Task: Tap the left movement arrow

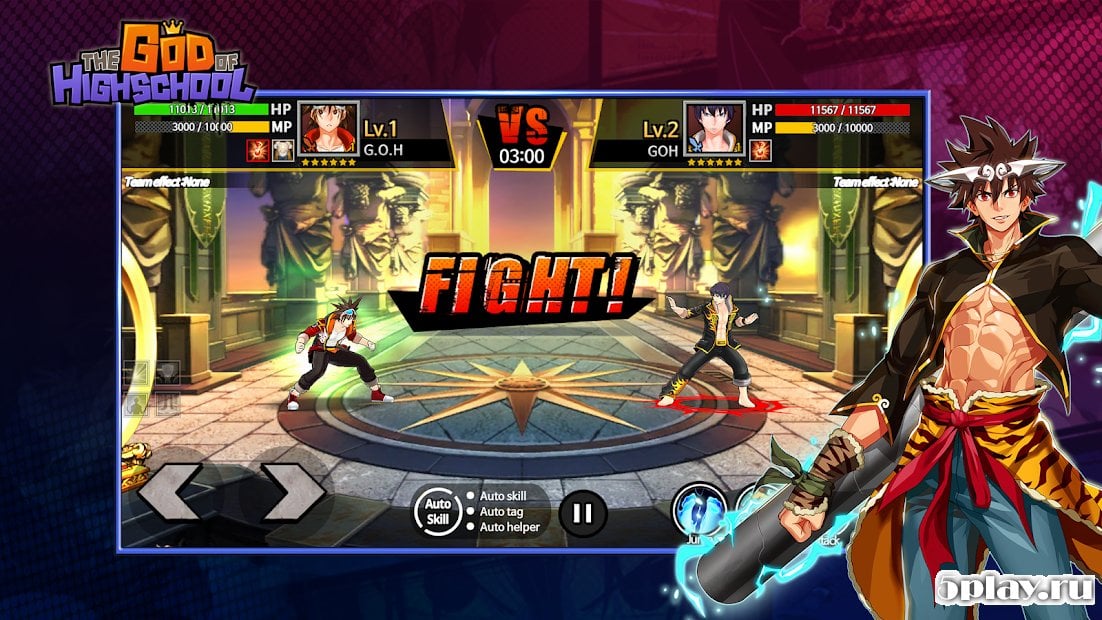Action: click(x=170, y=491)
